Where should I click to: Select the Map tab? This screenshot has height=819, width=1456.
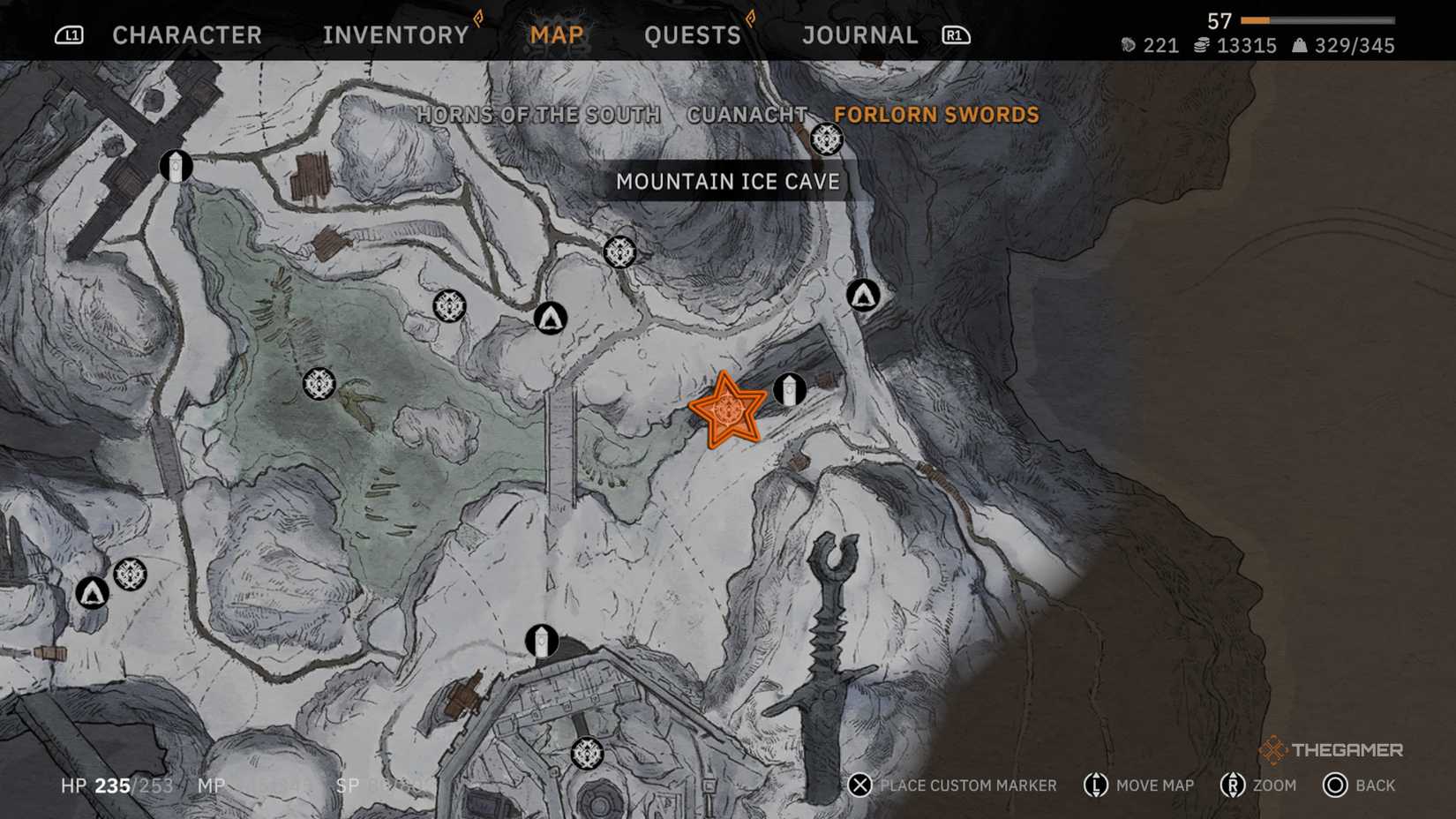tap(557, 35)
